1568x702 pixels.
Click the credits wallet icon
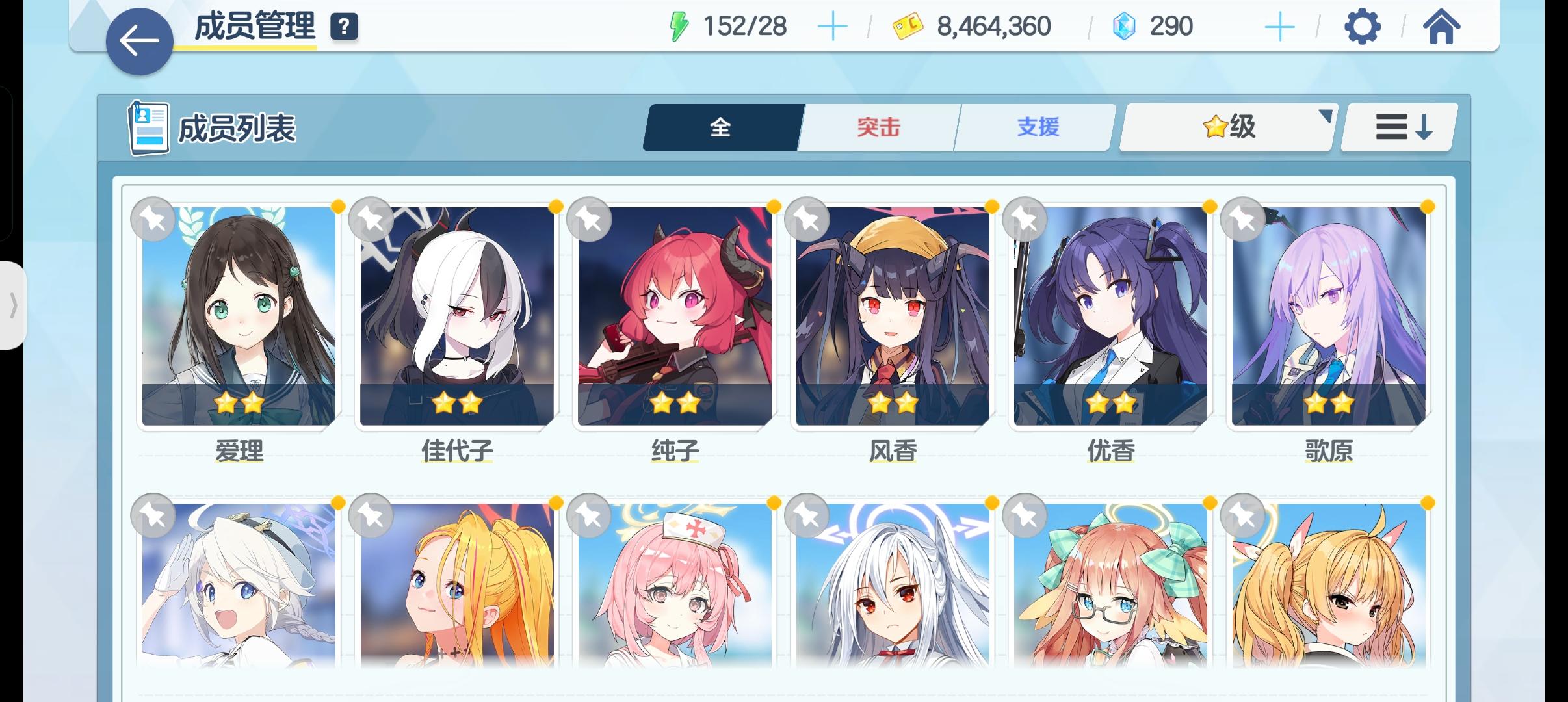pyautogui.click(x=904, y=26)
